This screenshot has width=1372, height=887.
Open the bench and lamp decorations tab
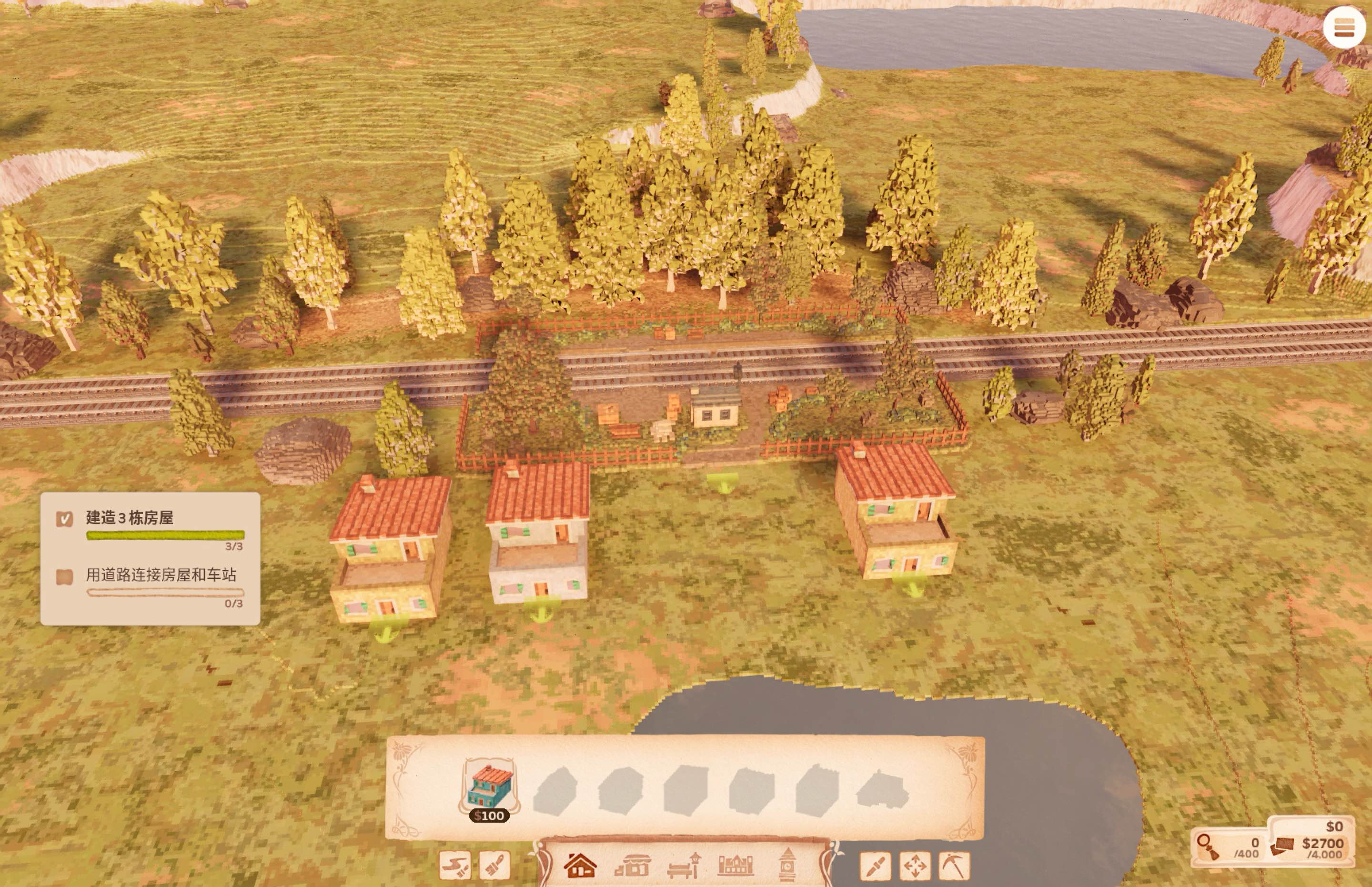click(x=684, y=865)
